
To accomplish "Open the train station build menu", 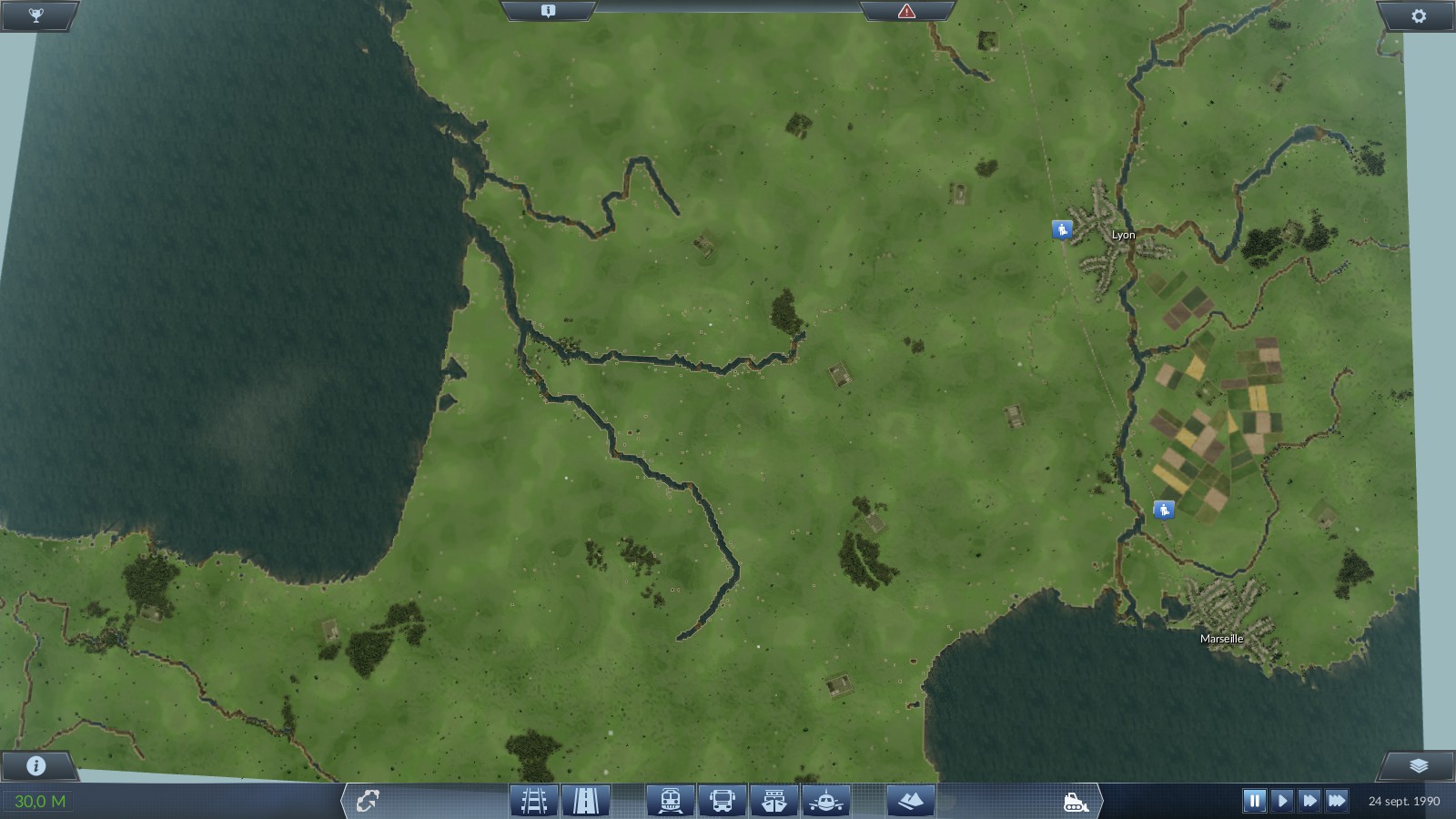I will pos(671,801).
